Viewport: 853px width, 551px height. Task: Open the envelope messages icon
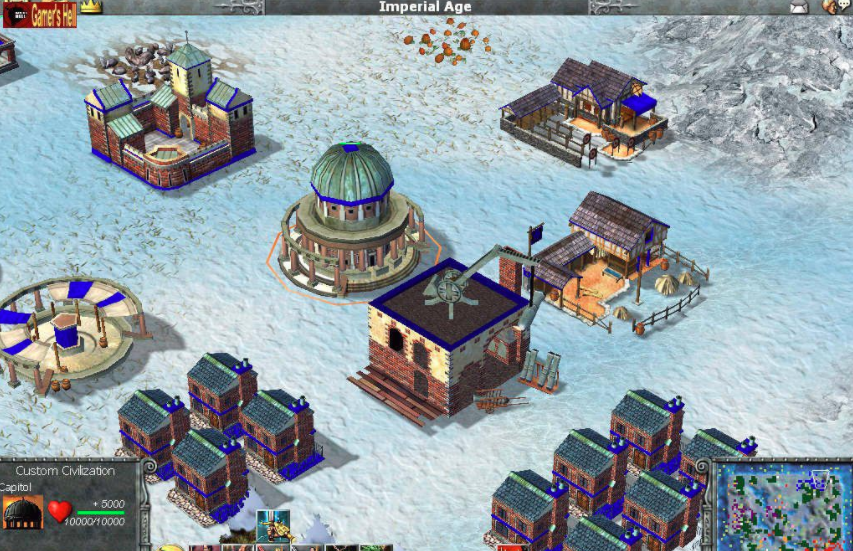(798, 7)
